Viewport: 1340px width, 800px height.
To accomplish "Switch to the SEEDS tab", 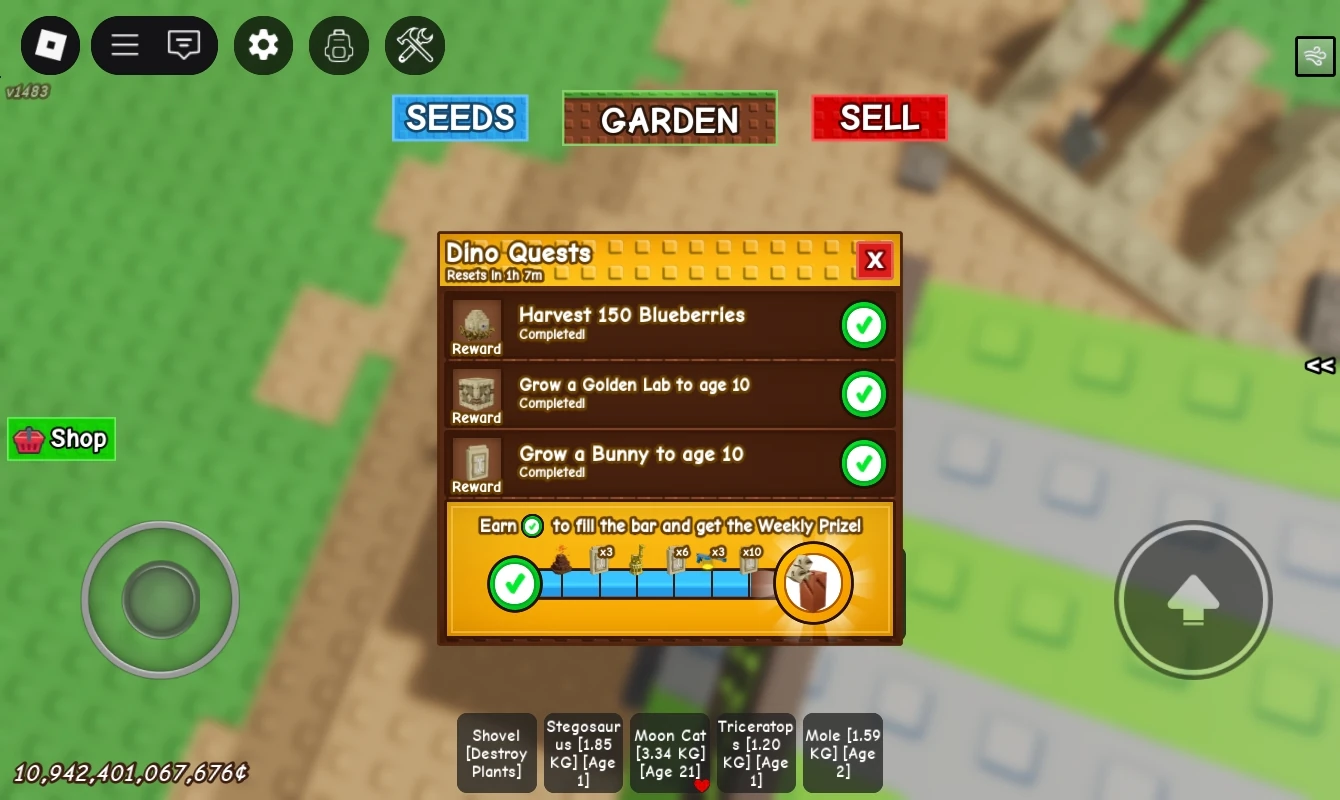I will [x=459, y=117].
